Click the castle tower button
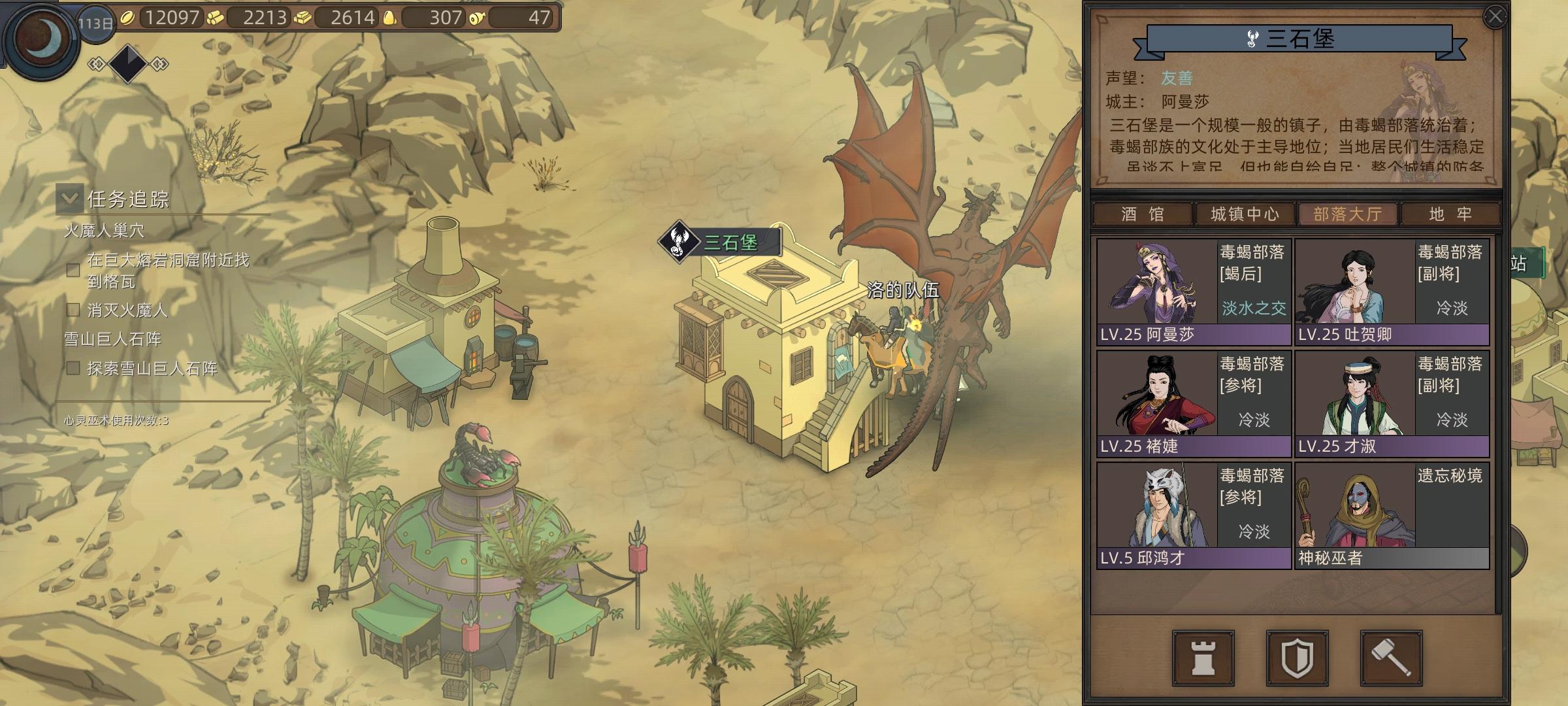 [x=1203, y=658]
